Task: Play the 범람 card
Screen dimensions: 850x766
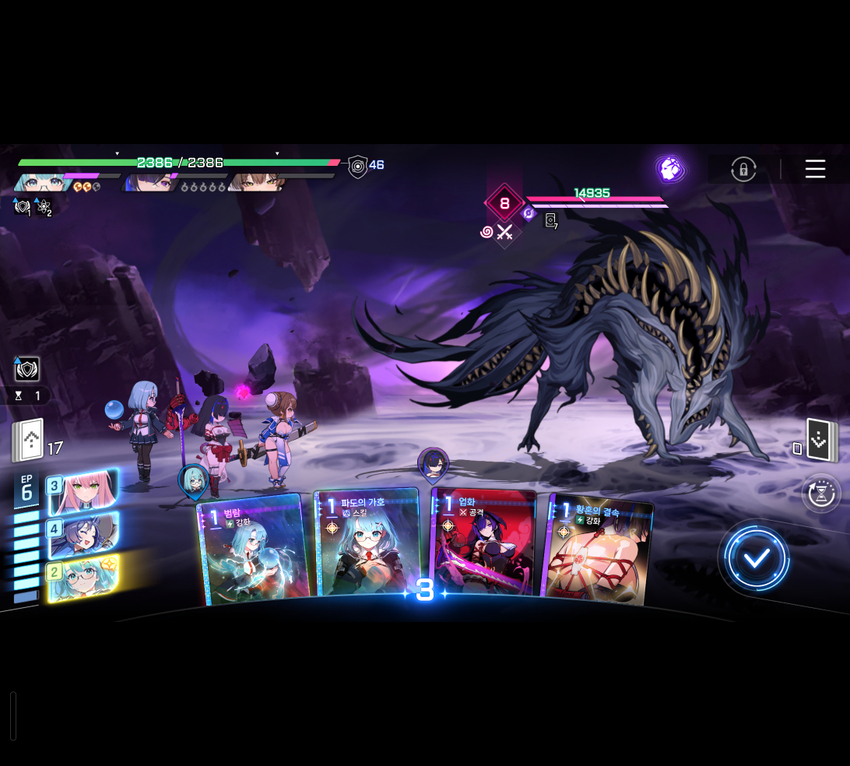Action: (x=250, y=551)
